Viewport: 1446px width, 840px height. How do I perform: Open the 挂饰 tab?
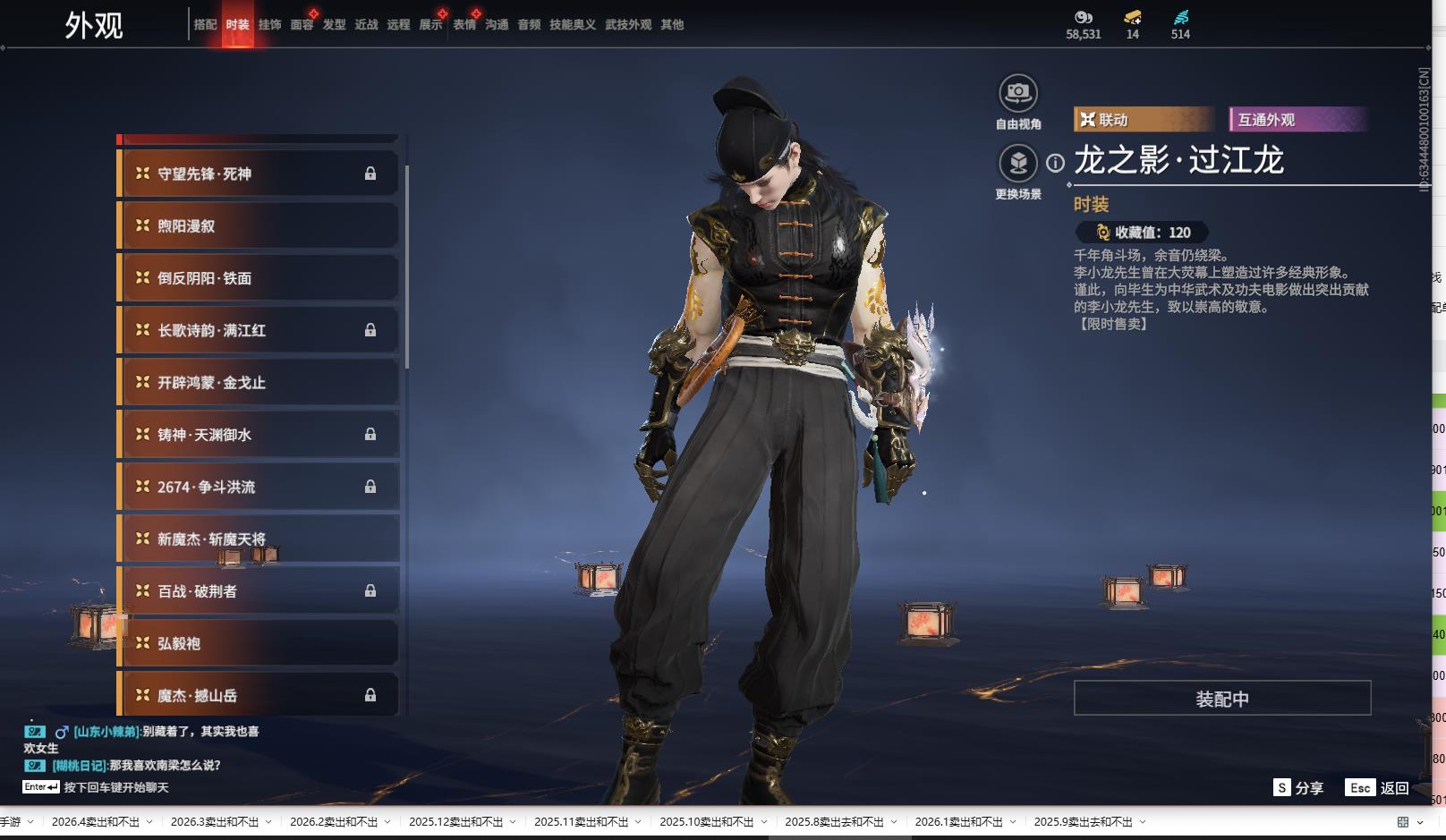[269, 25]
